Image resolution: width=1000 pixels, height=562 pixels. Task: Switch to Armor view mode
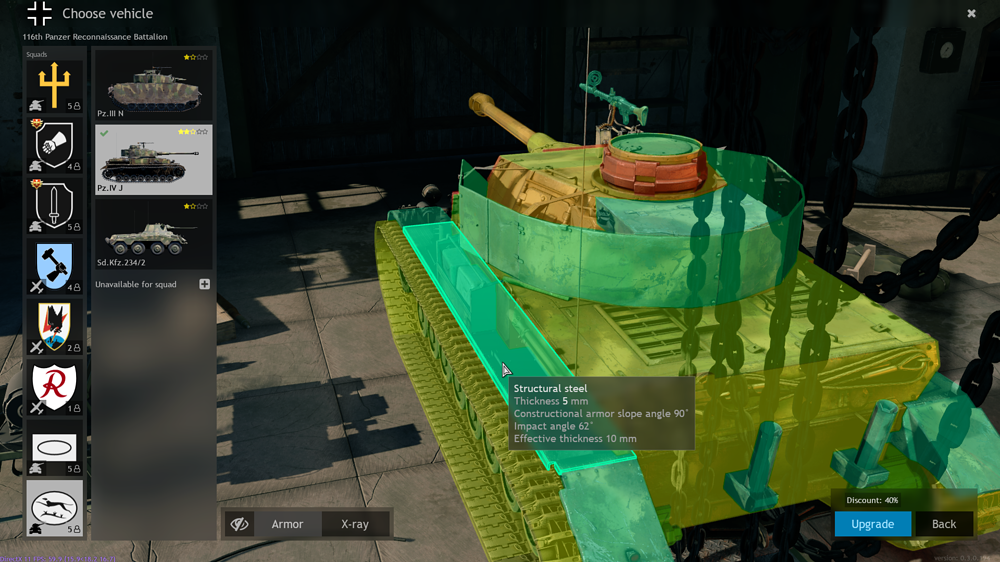pos(287,524)
